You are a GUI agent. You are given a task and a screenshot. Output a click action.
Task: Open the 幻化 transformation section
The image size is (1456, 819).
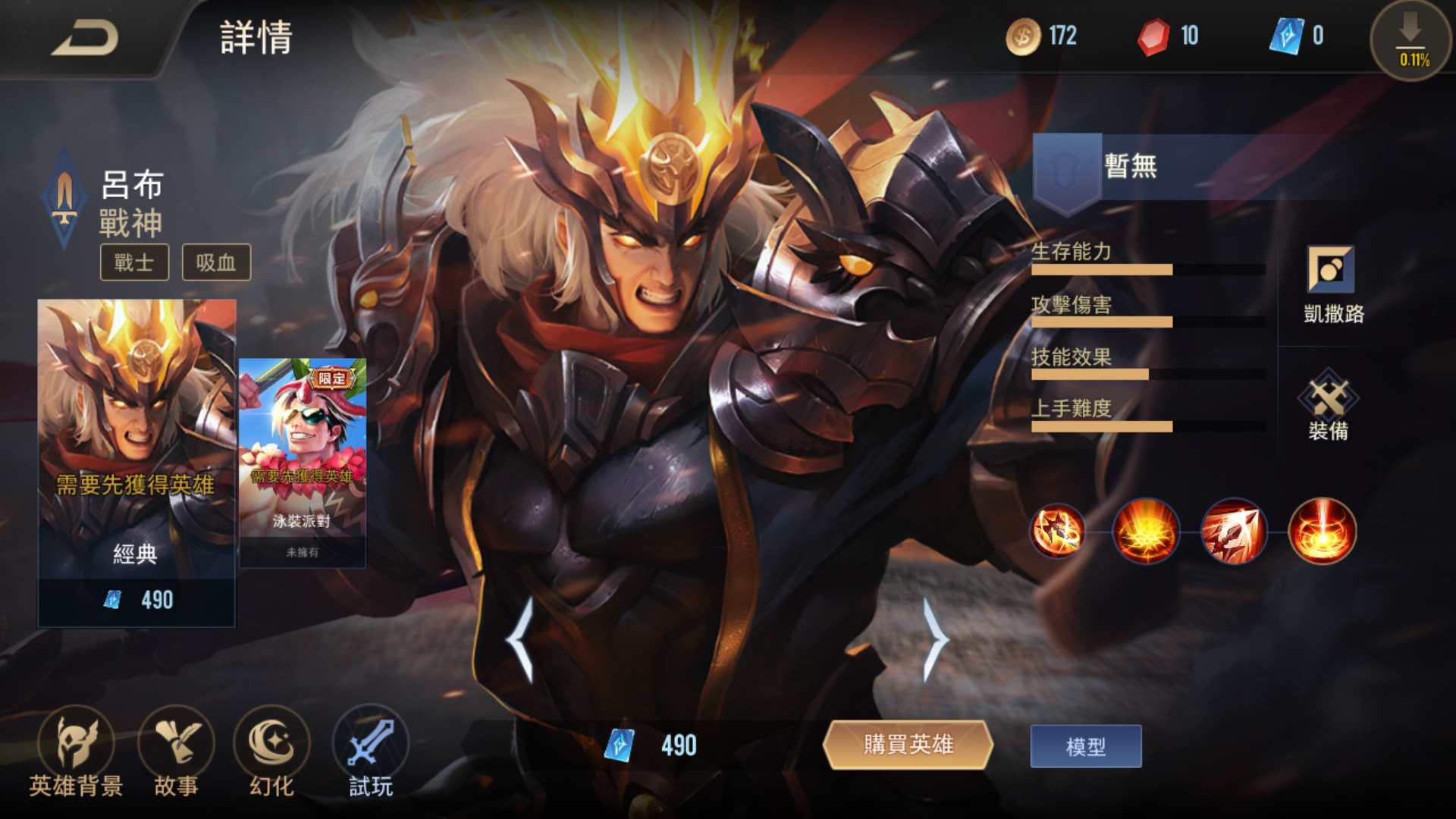[270, 755]
